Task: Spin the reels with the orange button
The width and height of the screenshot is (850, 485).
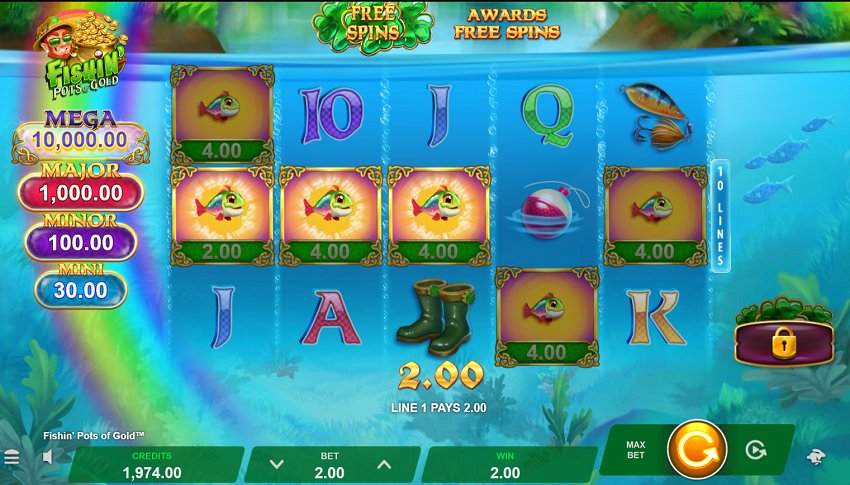Action: coord(696,450)
